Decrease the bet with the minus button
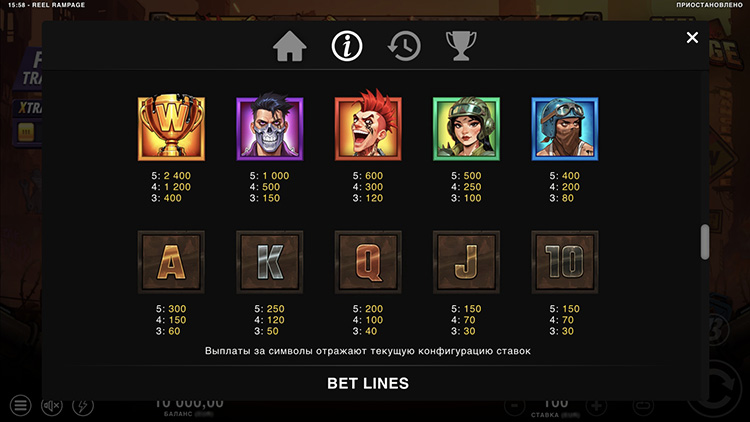 click(x=513, y=407)
